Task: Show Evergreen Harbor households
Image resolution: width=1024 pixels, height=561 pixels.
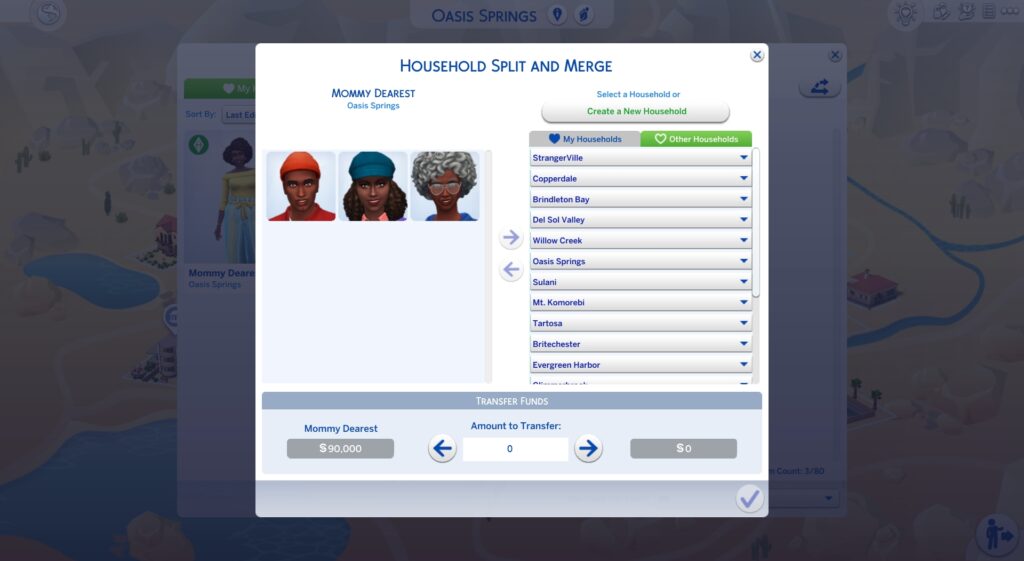Action: click(640, 366)
